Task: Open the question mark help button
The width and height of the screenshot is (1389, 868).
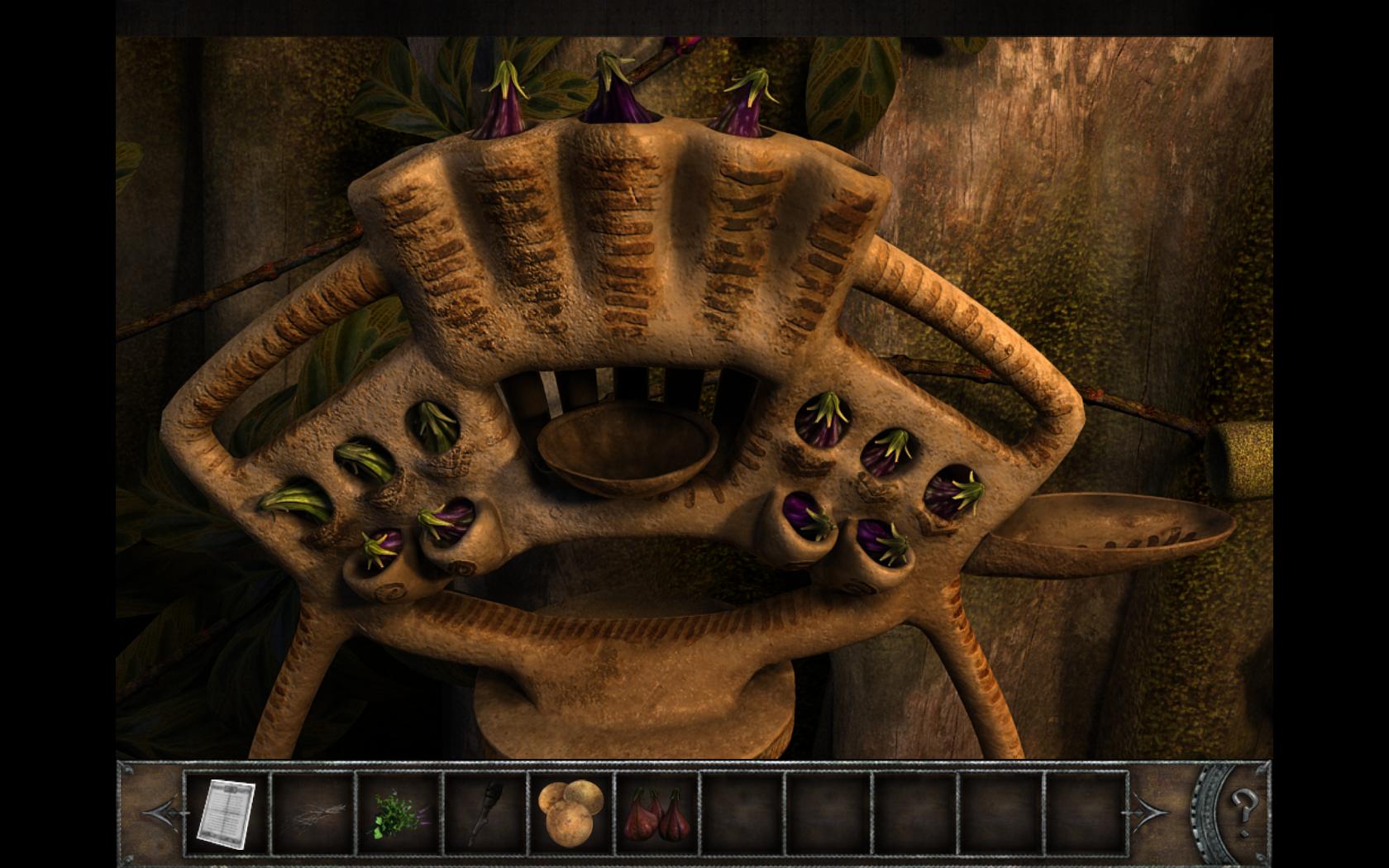Action: [x=1242, y=804]
